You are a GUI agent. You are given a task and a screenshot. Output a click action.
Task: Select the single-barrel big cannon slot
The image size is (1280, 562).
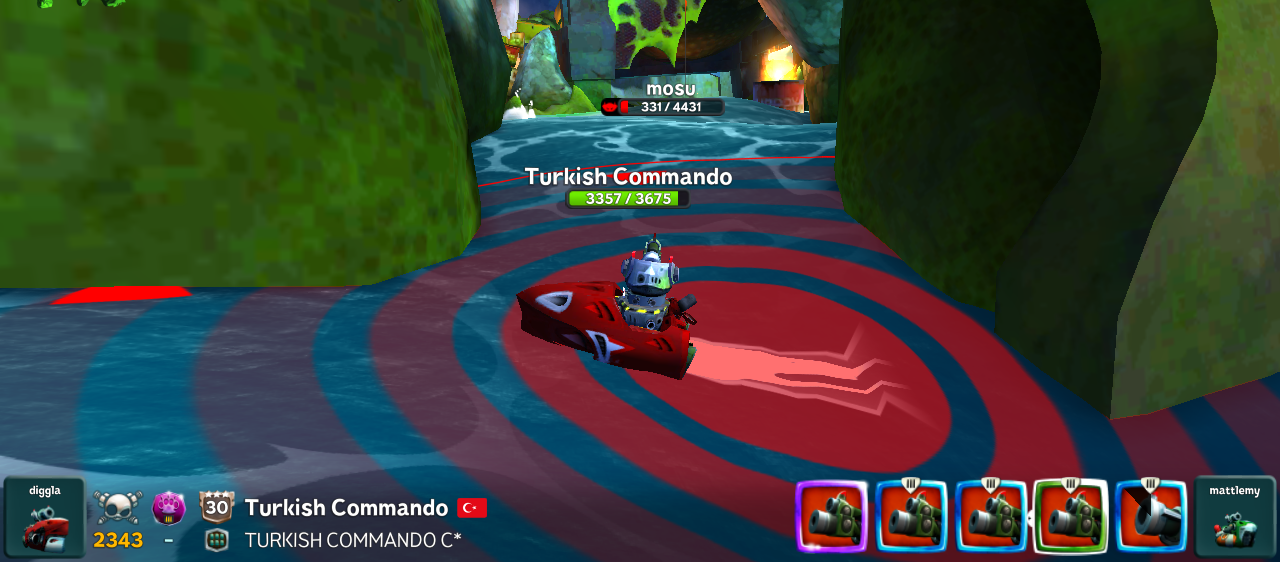1150,517
